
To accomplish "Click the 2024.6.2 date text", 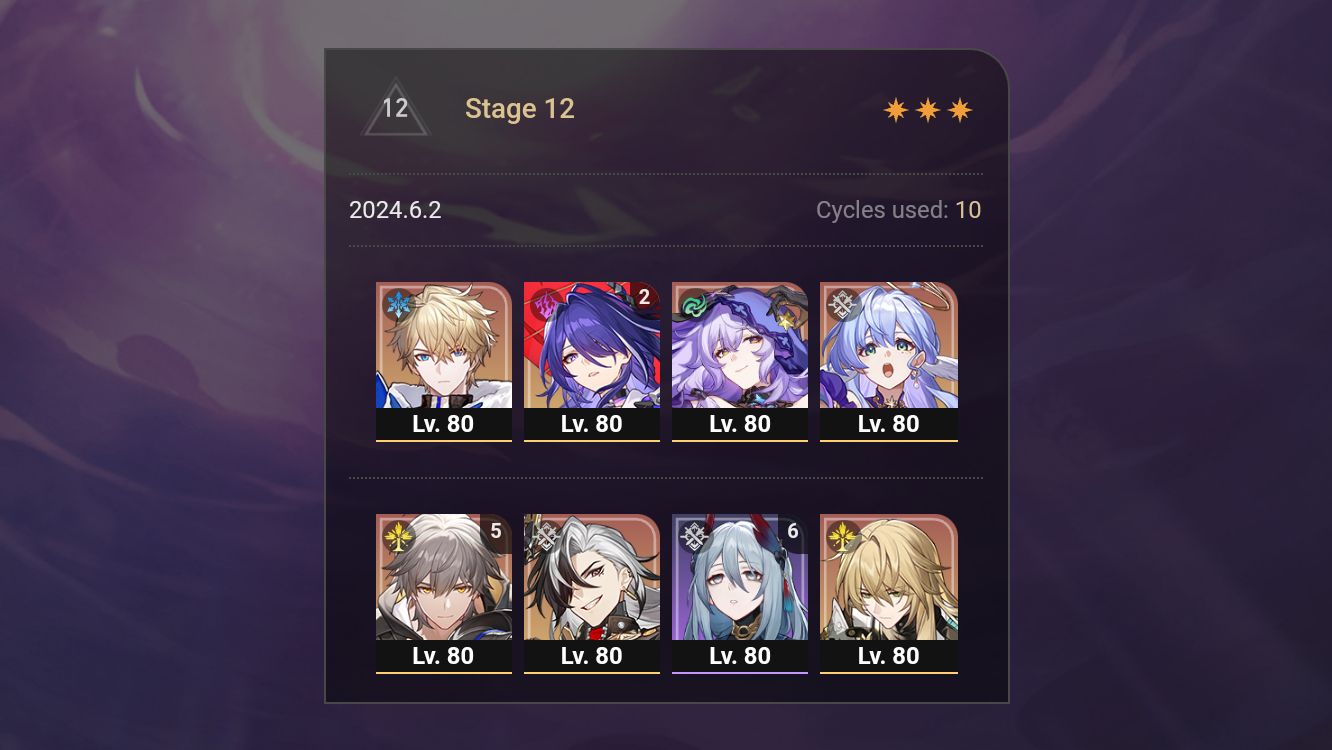I will (x=395, y=210).
